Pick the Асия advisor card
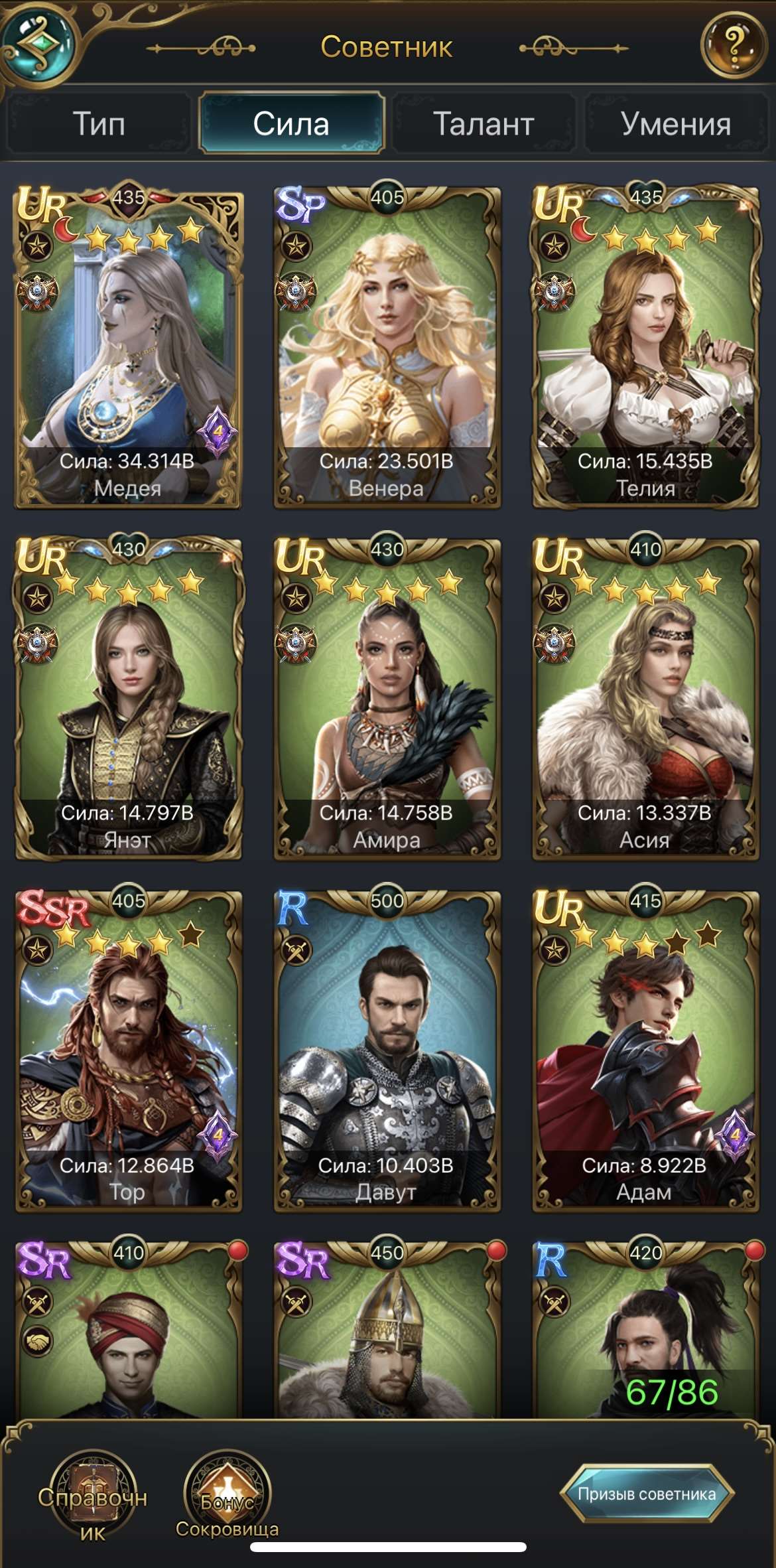This screenshot has width=776, height=1568. [645, 700]
